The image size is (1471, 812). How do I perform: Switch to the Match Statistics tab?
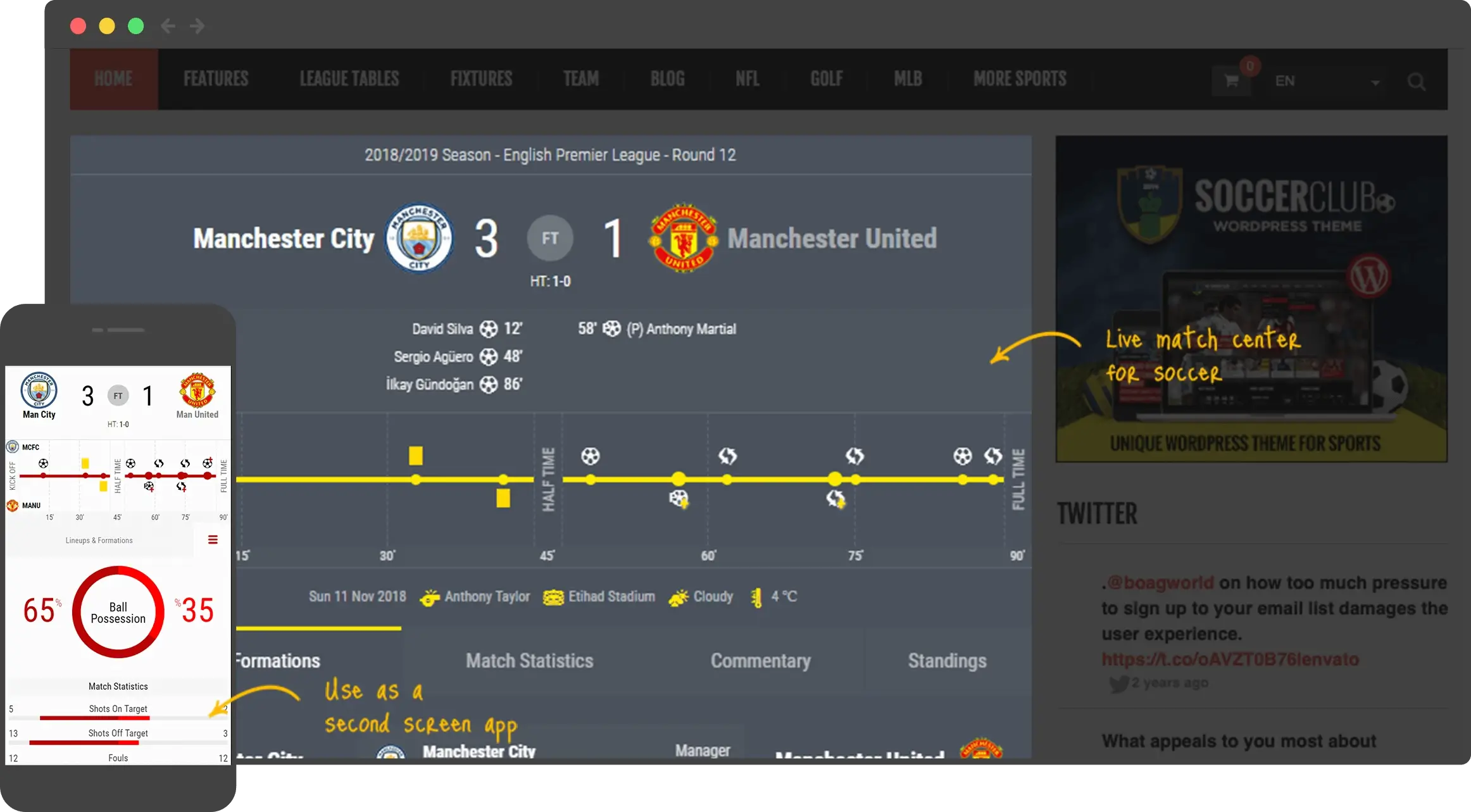(x=529, y=660)
